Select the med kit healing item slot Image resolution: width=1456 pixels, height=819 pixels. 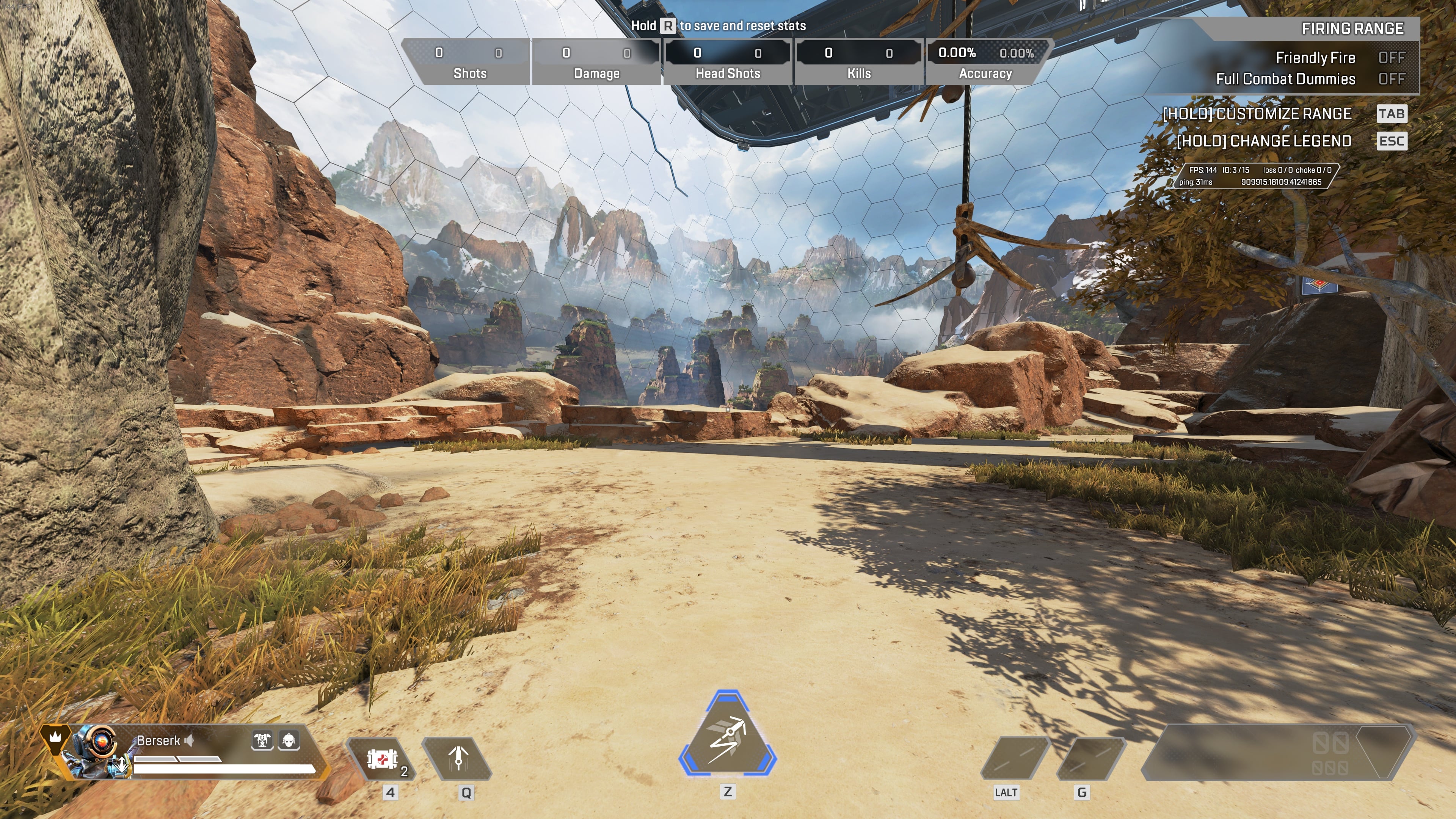coord(382,759)
